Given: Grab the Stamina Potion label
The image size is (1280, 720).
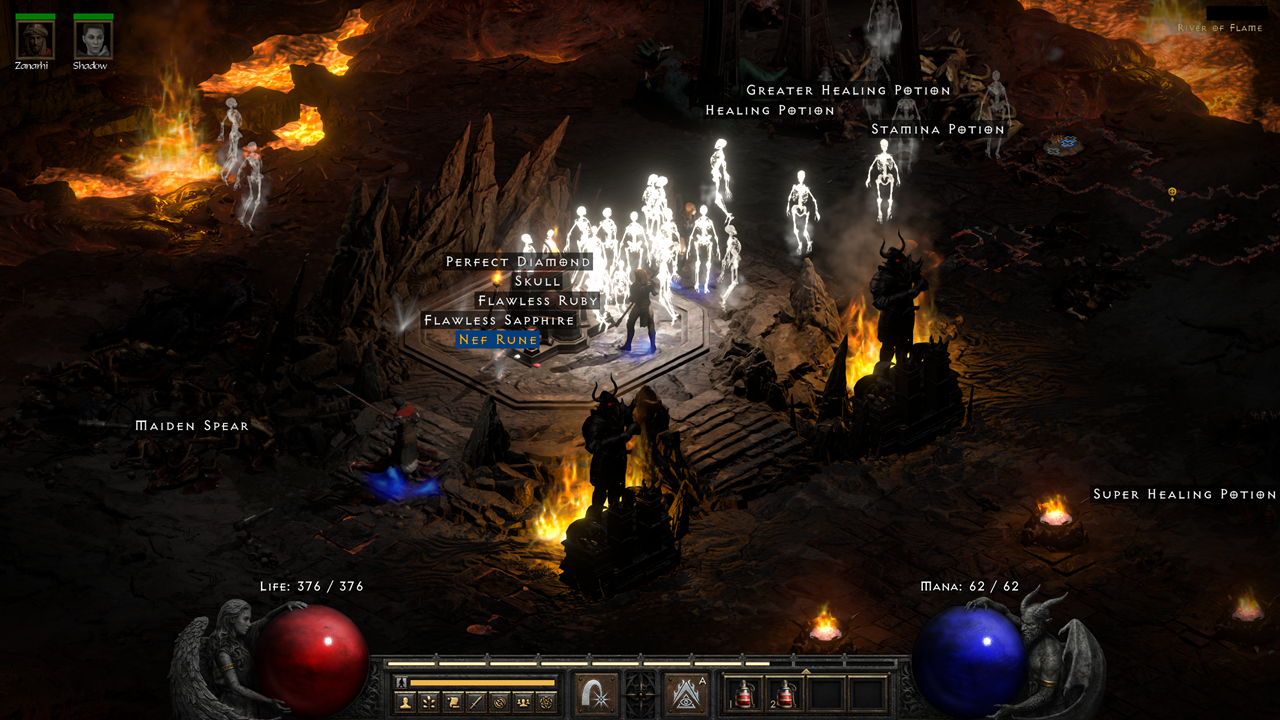Looking at the screenshot, I should point(937,130).
